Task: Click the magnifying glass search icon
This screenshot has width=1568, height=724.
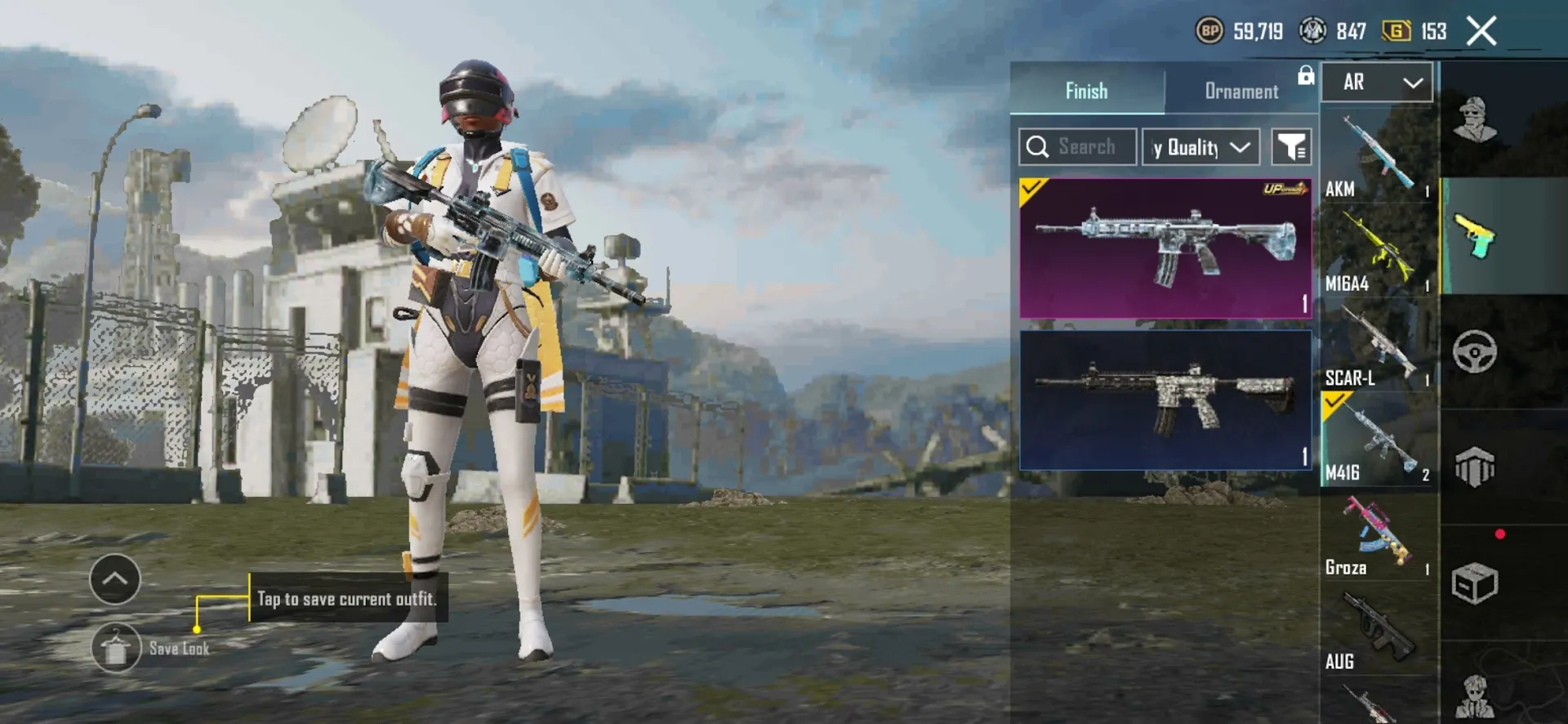Action: 1039,146
